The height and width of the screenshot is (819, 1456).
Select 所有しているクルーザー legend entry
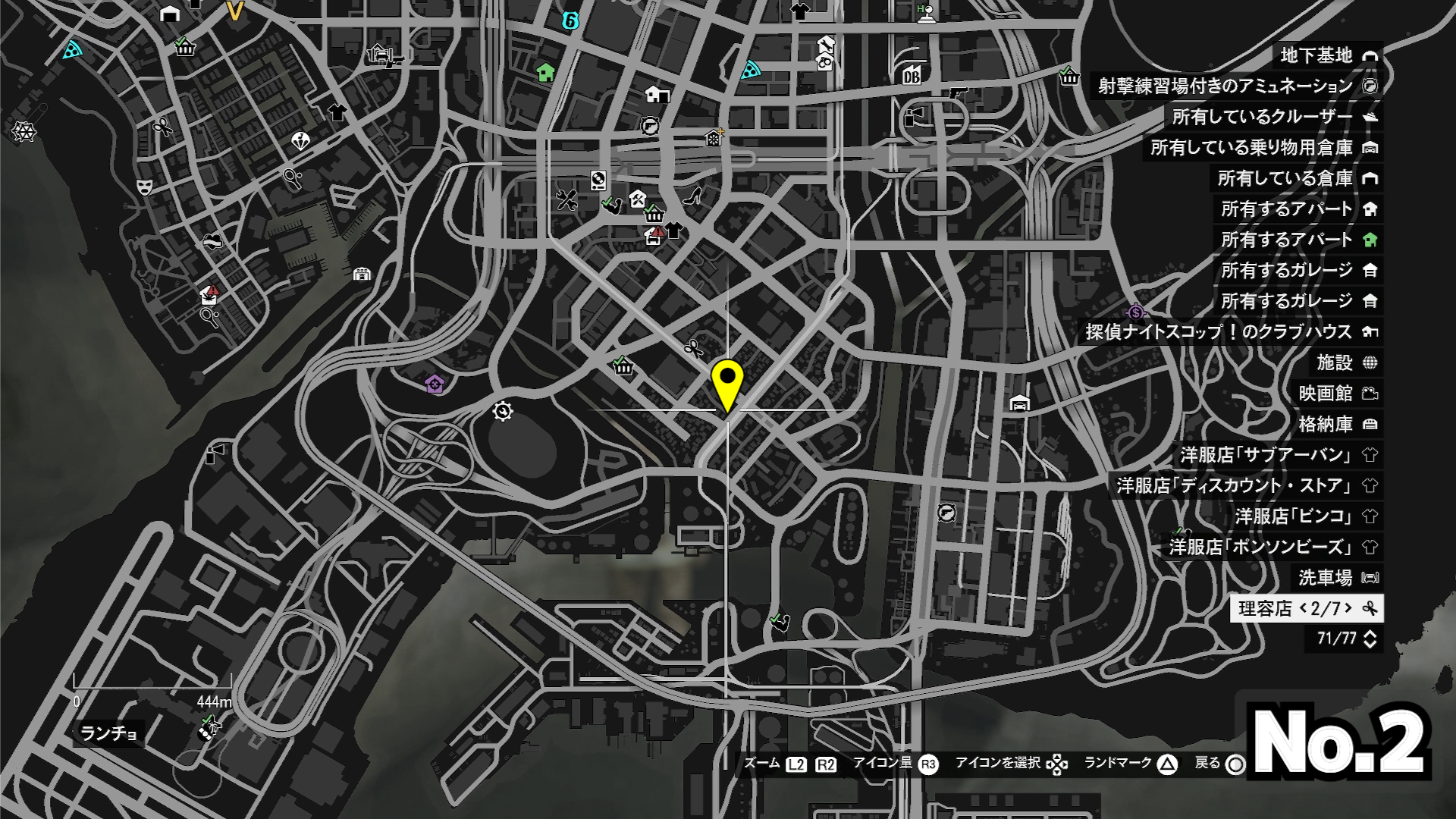pyautogui.click(x=1274, y=117)
